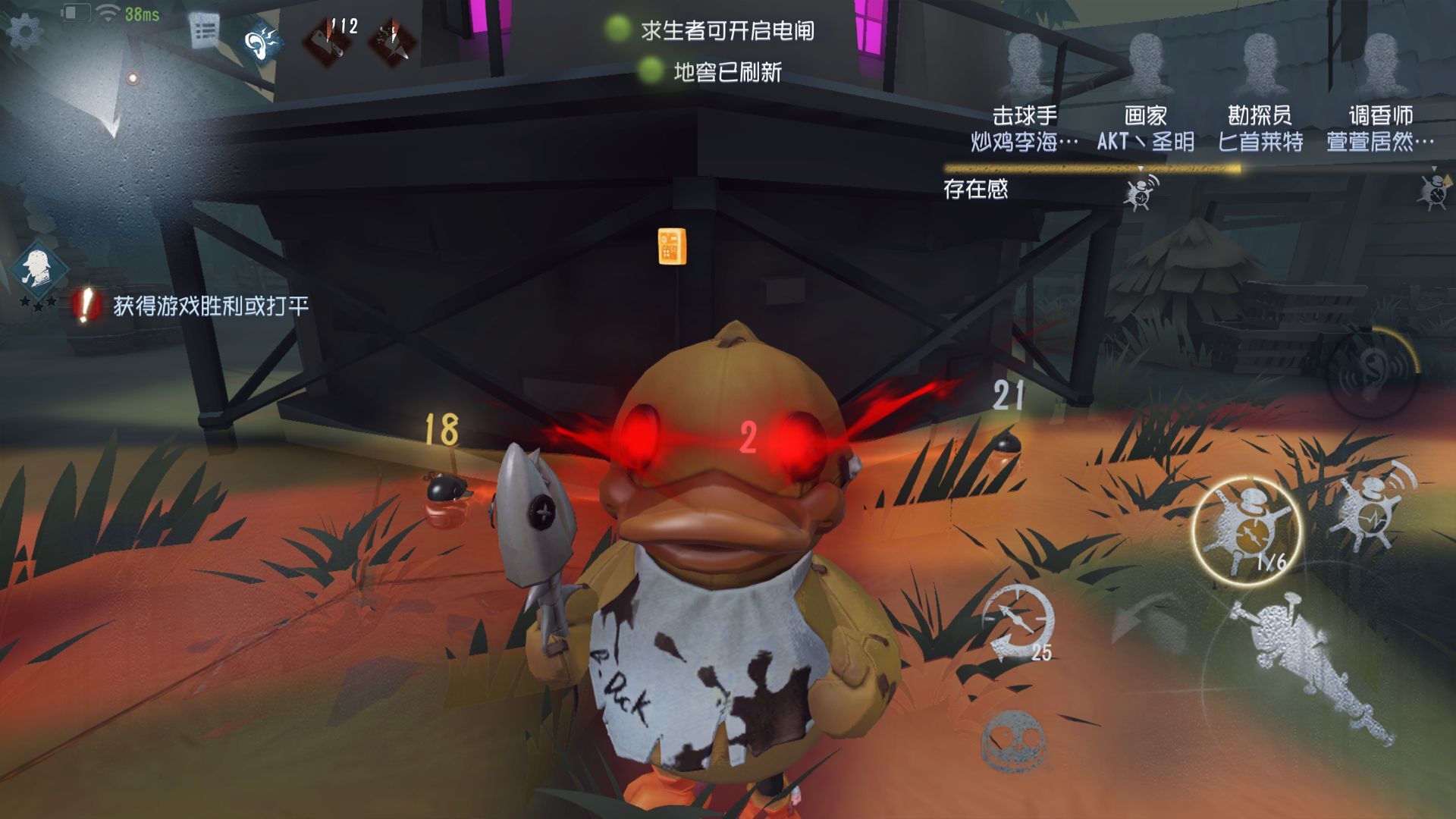Screen dimensions: 1456x819
Task: Tap the first diamond persona trait icon
Action: tap(329, 39)
